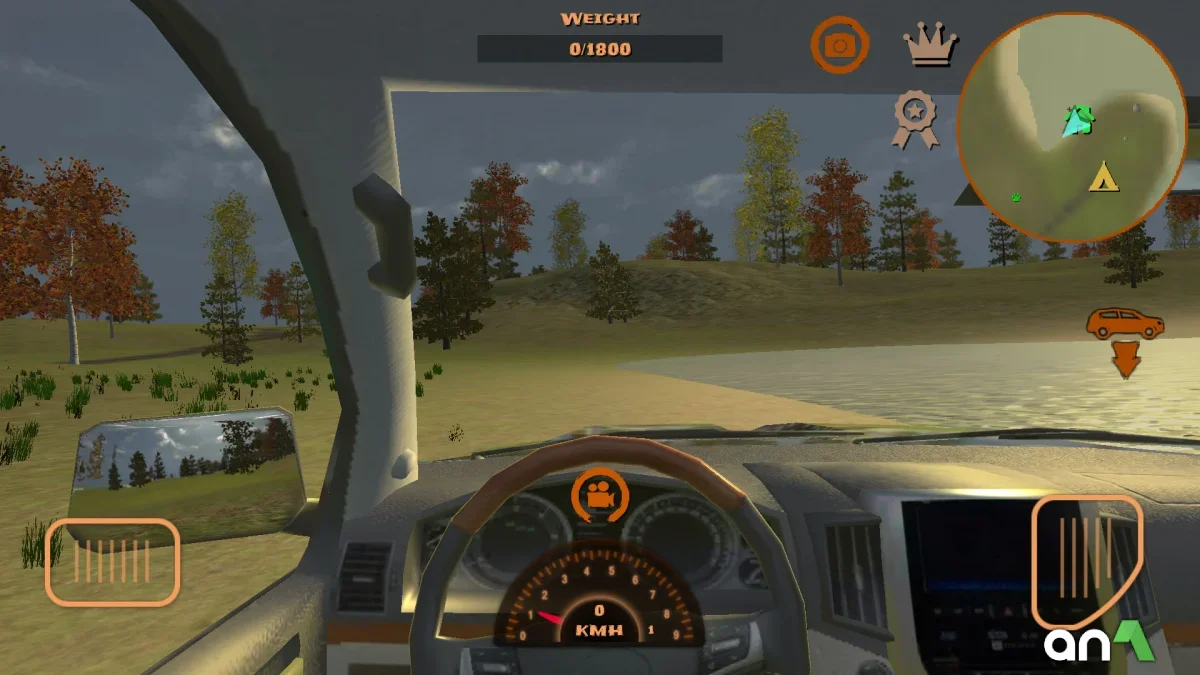Tap the gas pedal on the right
The image size is (1200, 675).
[x=1086, y=561]
